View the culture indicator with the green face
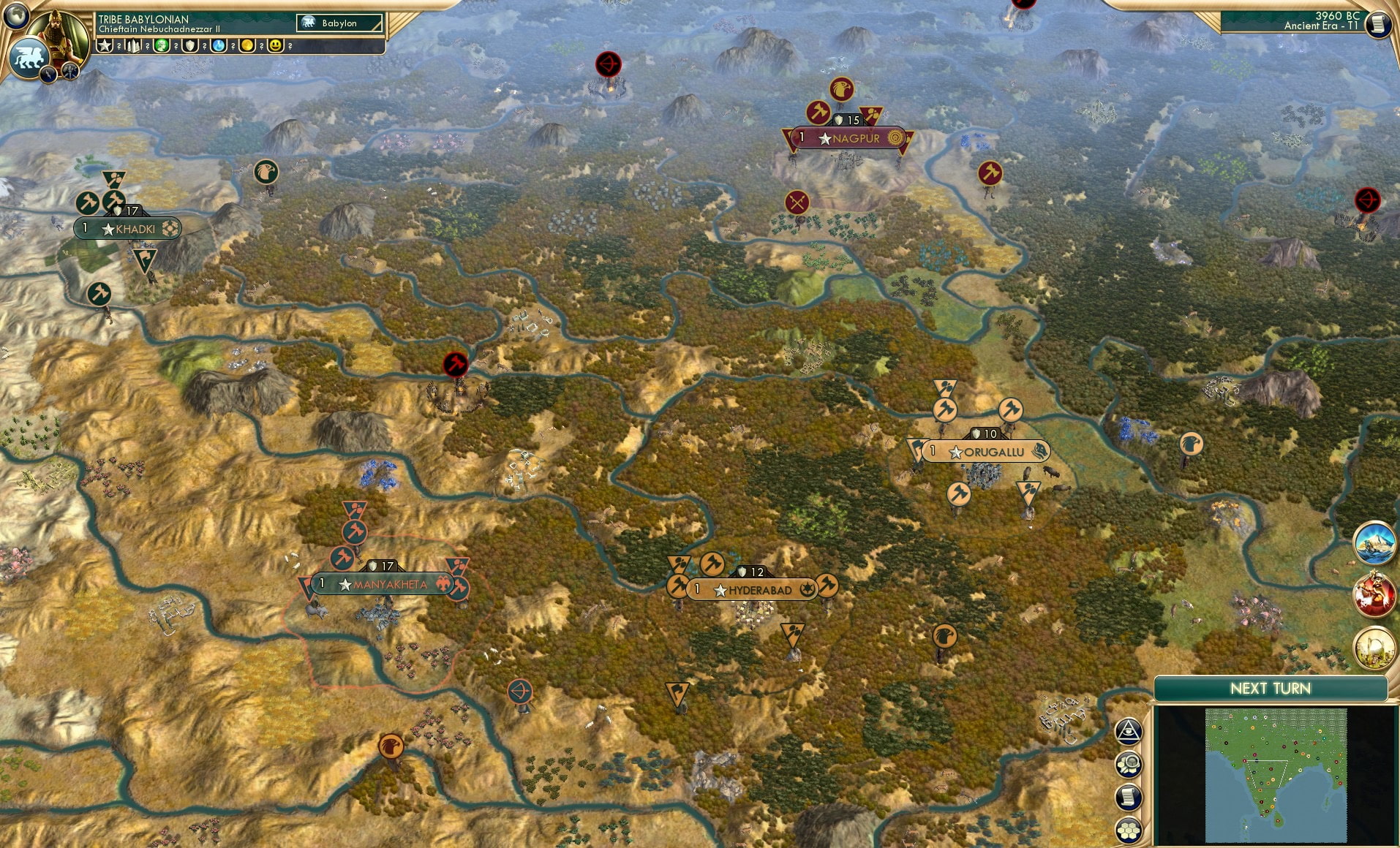Viewport: 1400px width, 848px height. (x=162, y=46)
